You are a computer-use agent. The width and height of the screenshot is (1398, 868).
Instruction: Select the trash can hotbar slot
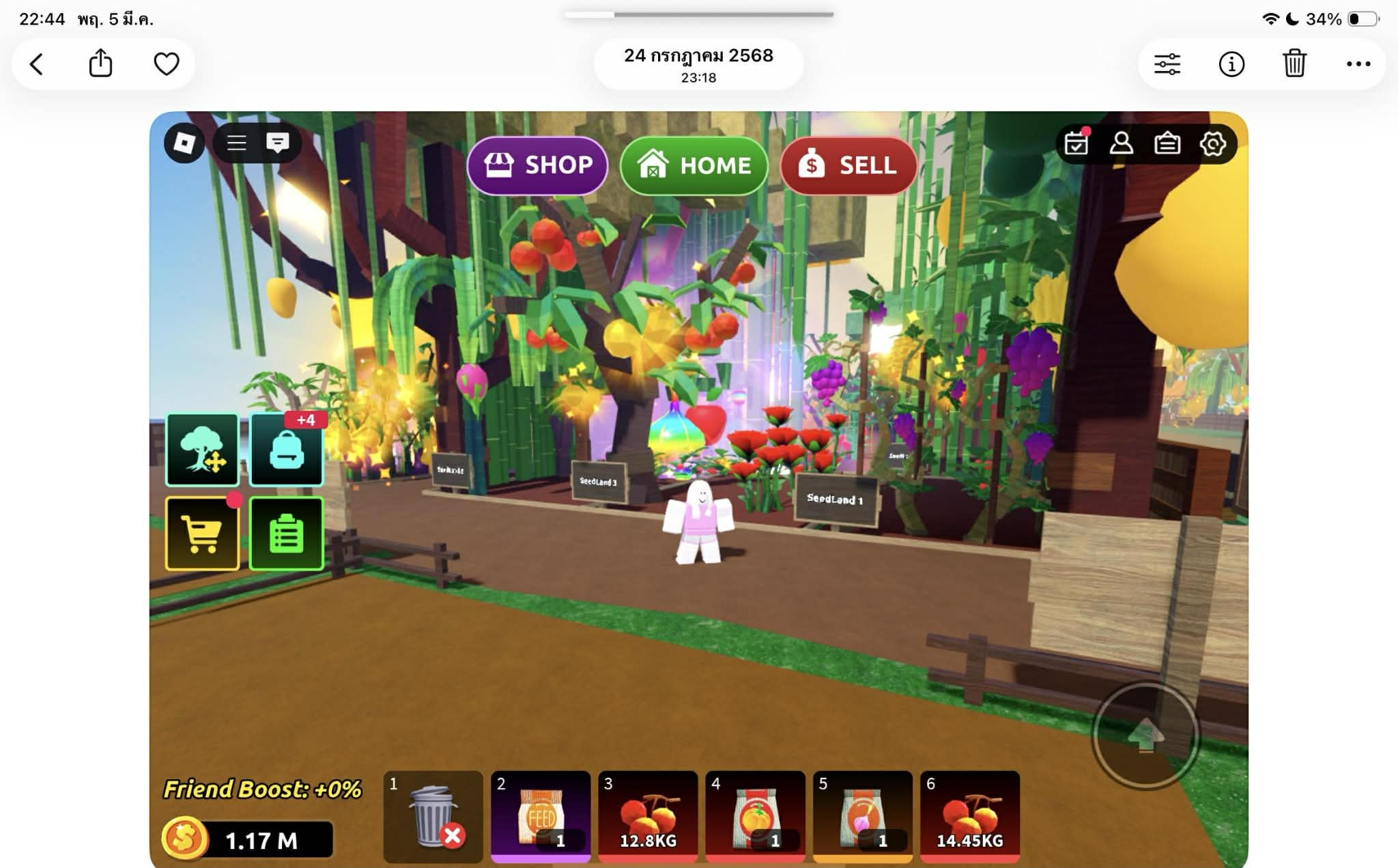pyautogui.click(x=433, y=816)
